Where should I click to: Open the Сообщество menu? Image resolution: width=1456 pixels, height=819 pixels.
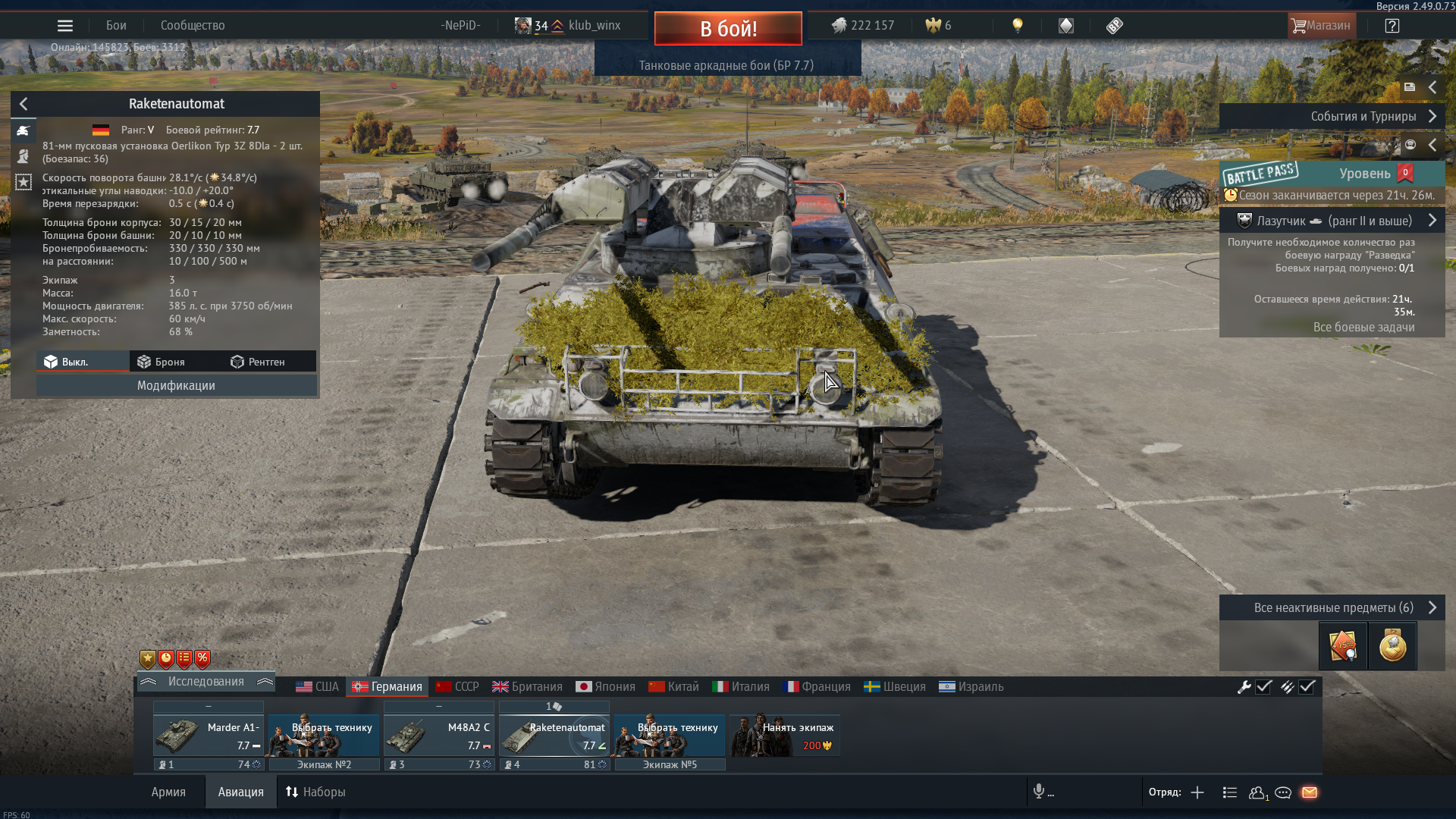click(193, 26)
